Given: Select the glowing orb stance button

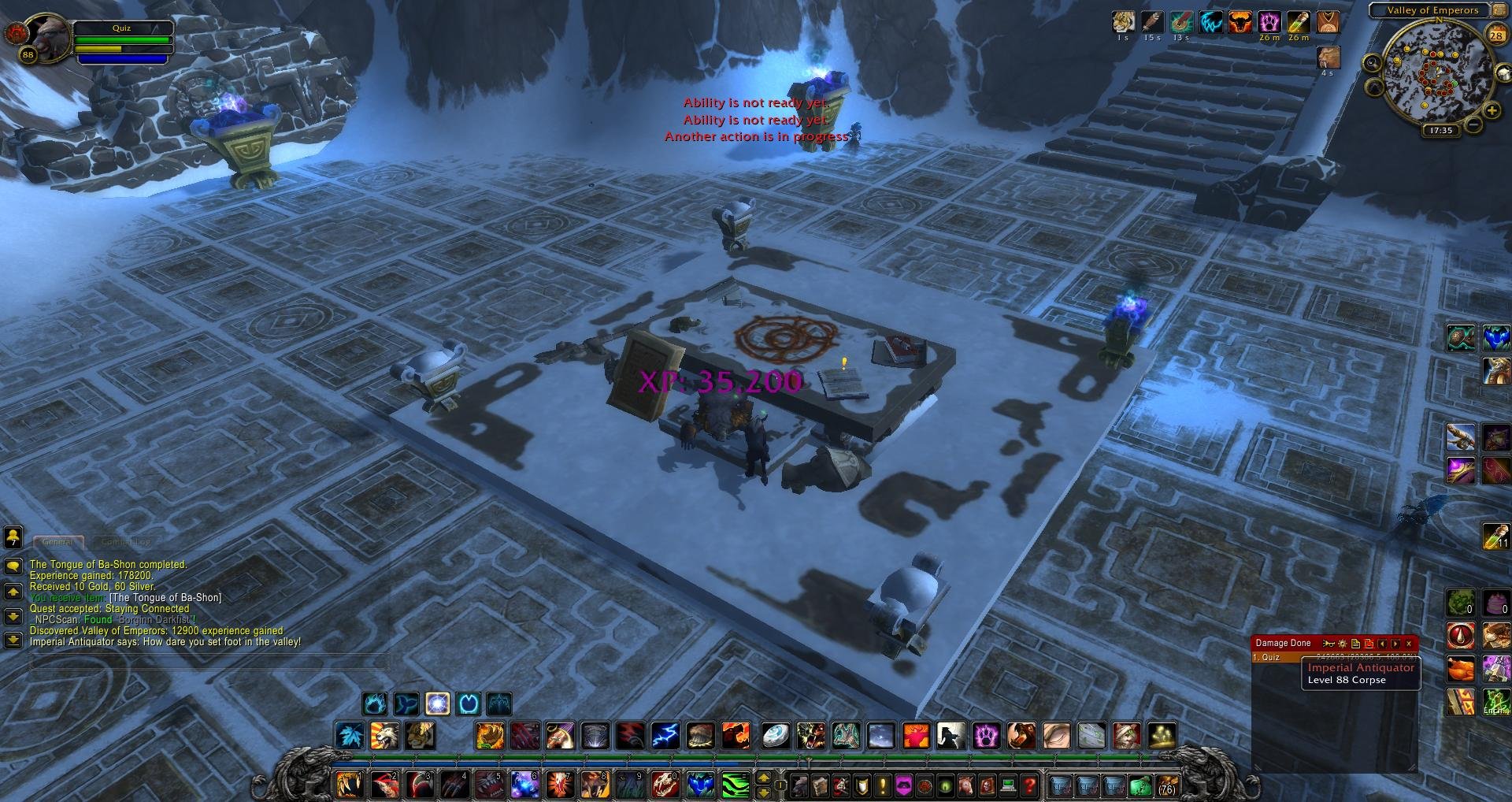Looking at the screenshot, I should (437, 704).
